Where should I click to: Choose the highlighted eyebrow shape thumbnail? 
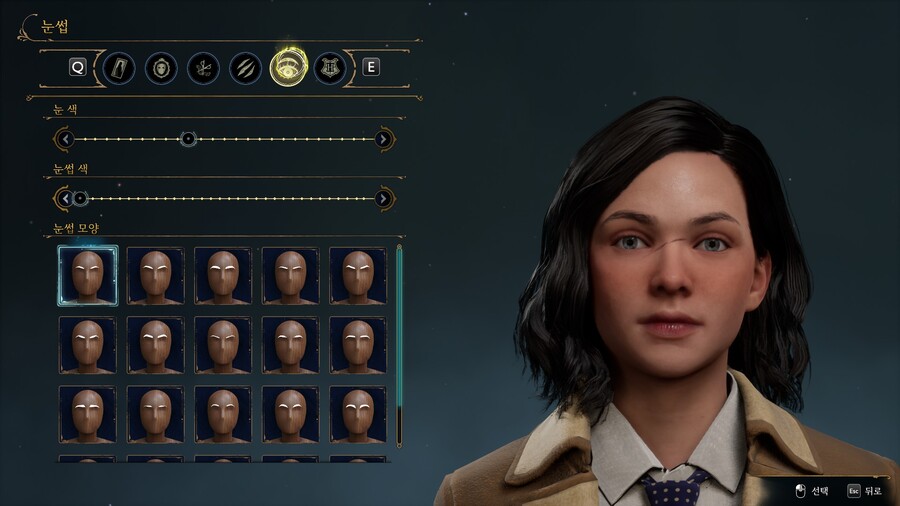pyautogui.click(x=88, y=275)
